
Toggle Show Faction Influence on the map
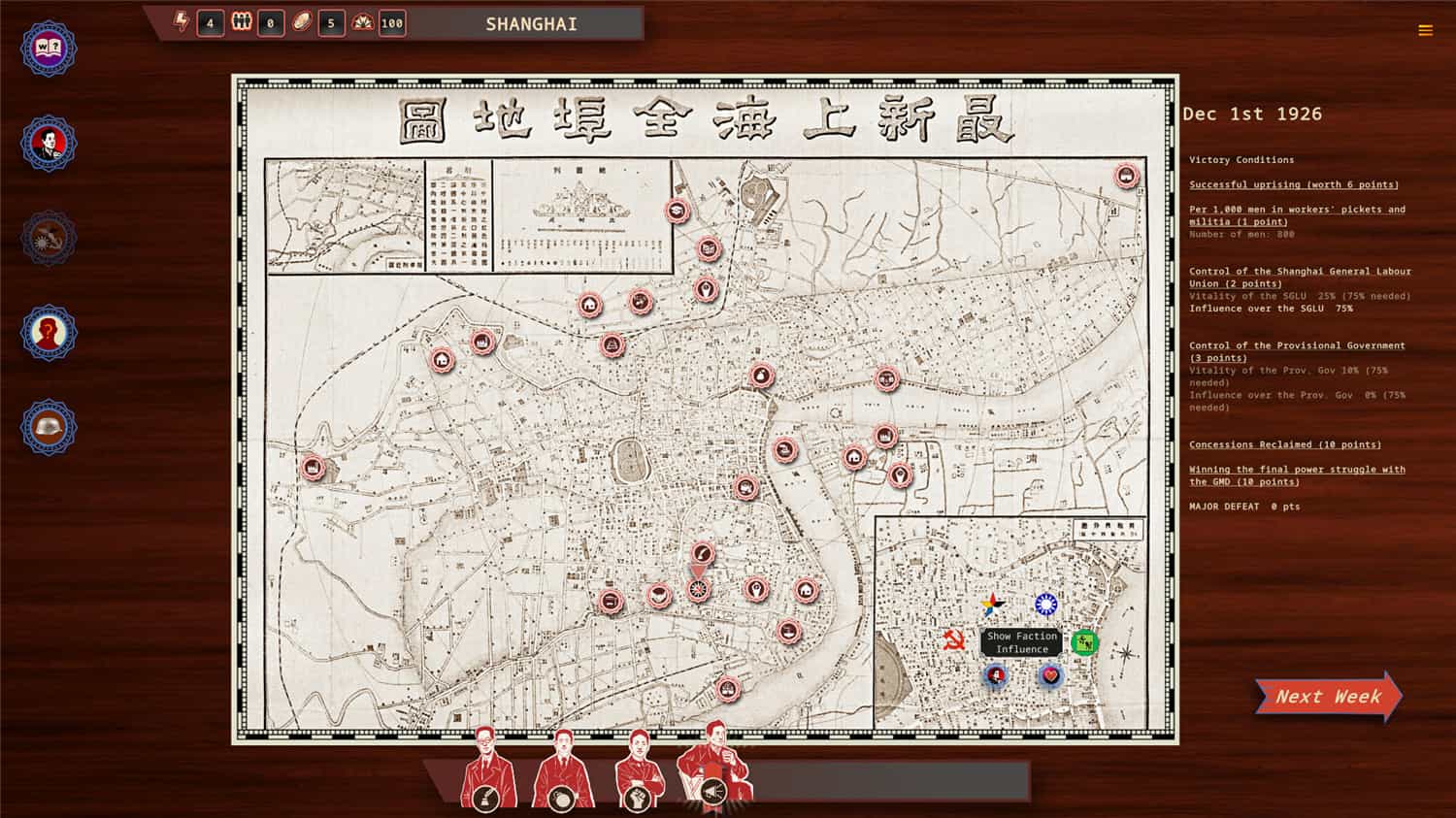point(1022,641)
